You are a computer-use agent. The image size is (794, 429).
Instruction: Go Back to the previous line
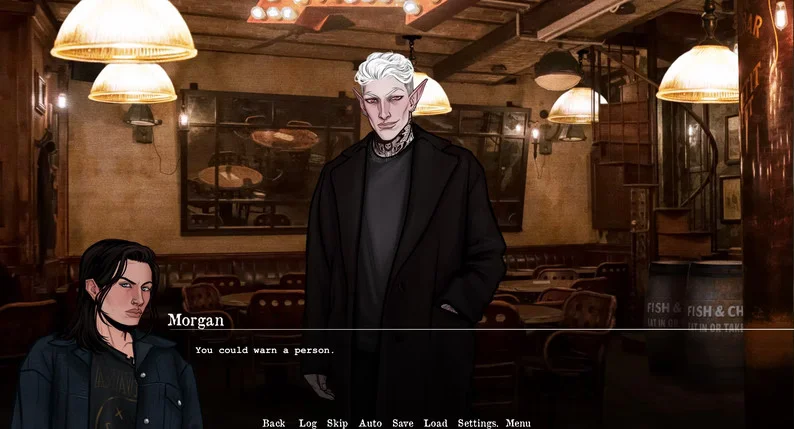274,423
